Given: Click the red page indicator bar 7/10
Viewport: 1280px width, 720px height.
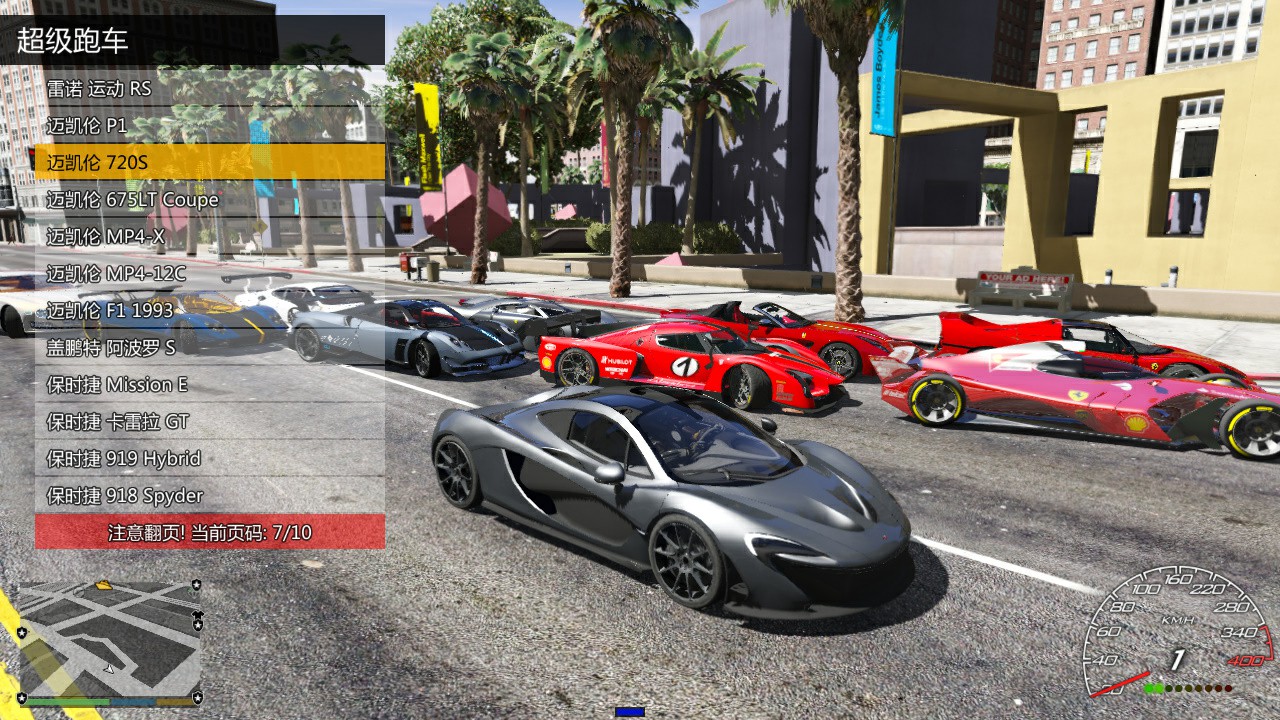Looking at the screenshot, I should point(210,532).
